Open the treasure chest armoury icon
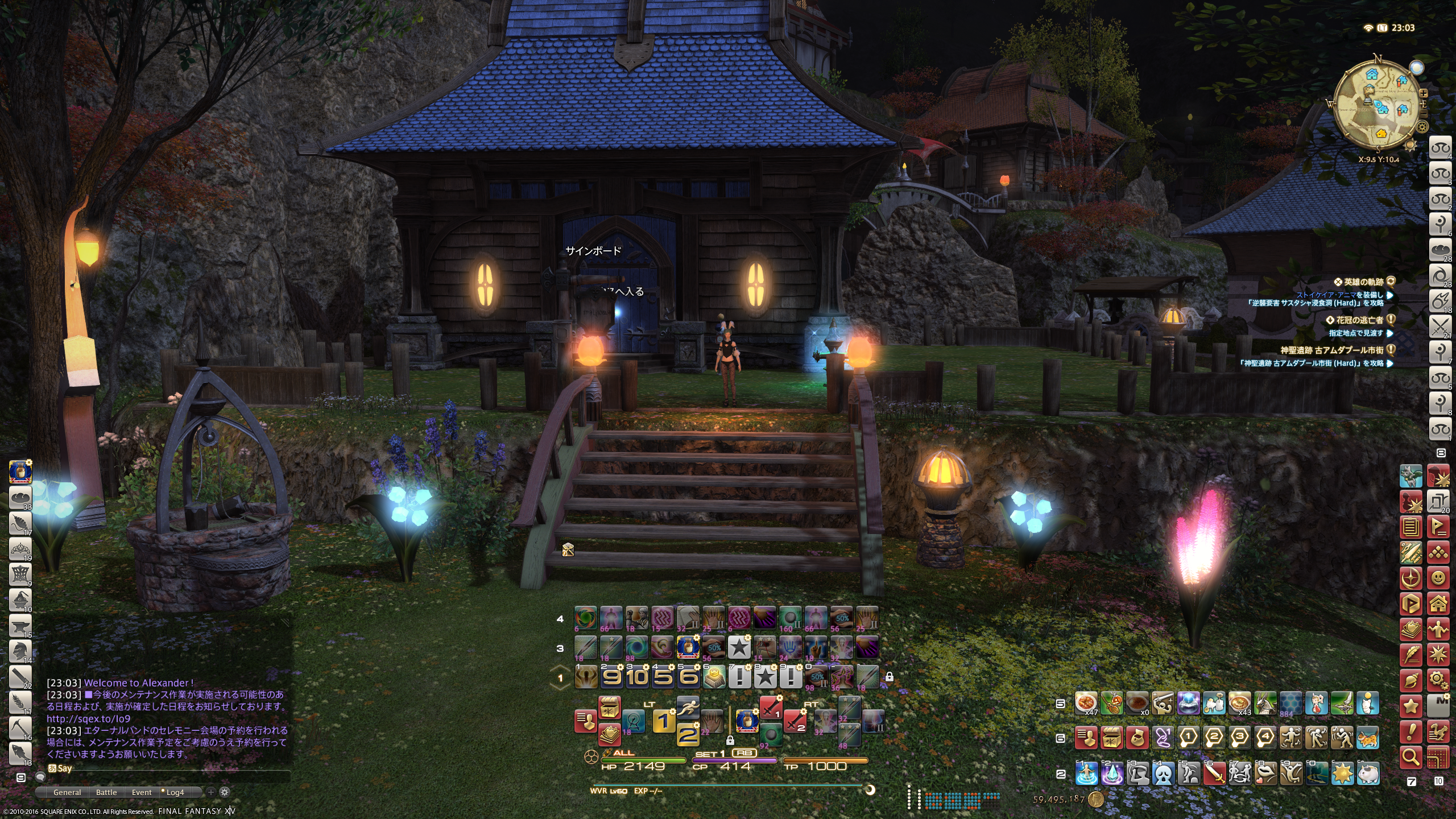Image resolution: width=1456 pixels, height=819 pixels. [609, 708]
